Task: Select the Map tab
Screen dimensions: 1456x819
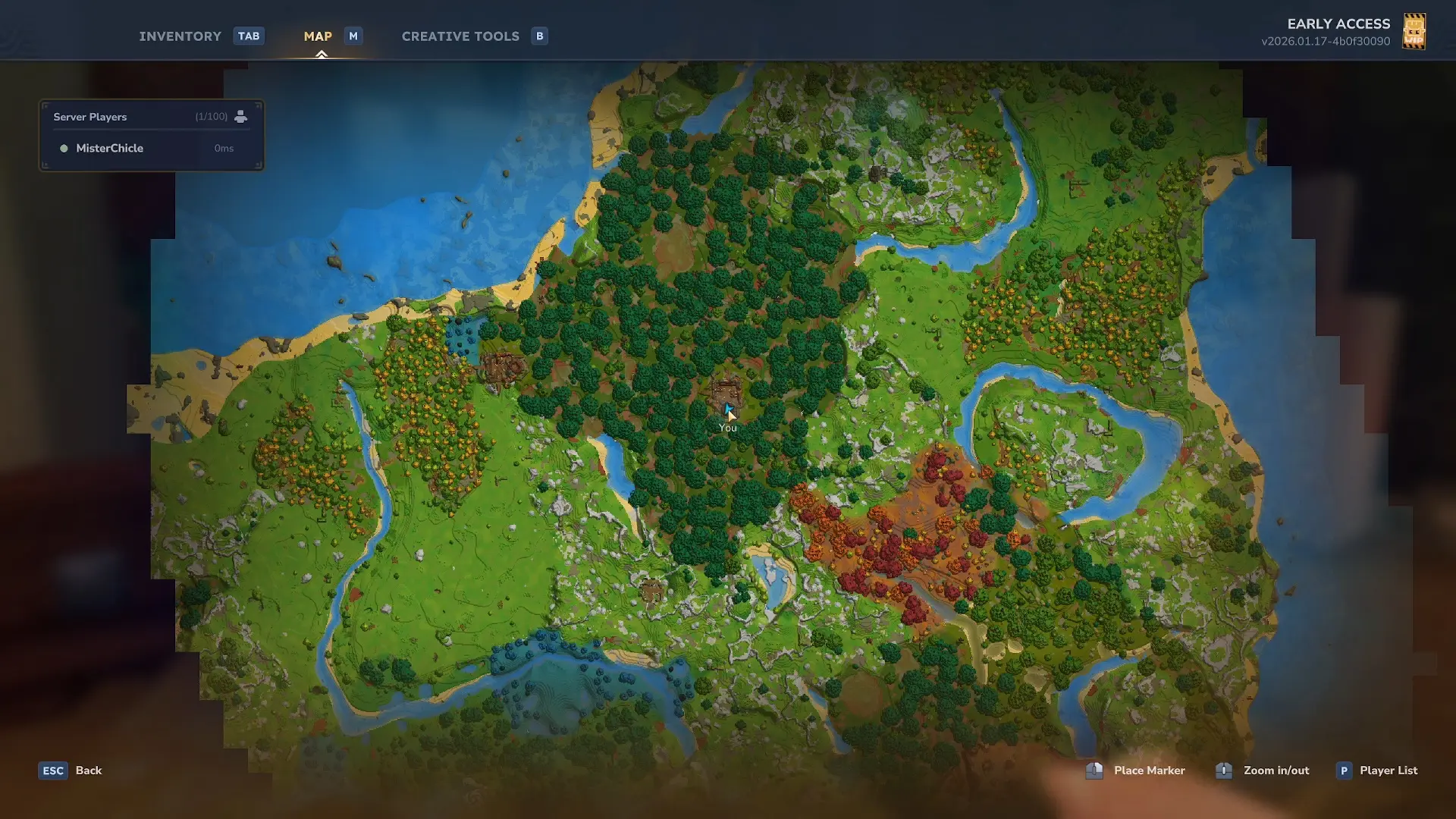Action: pos(318,36)
